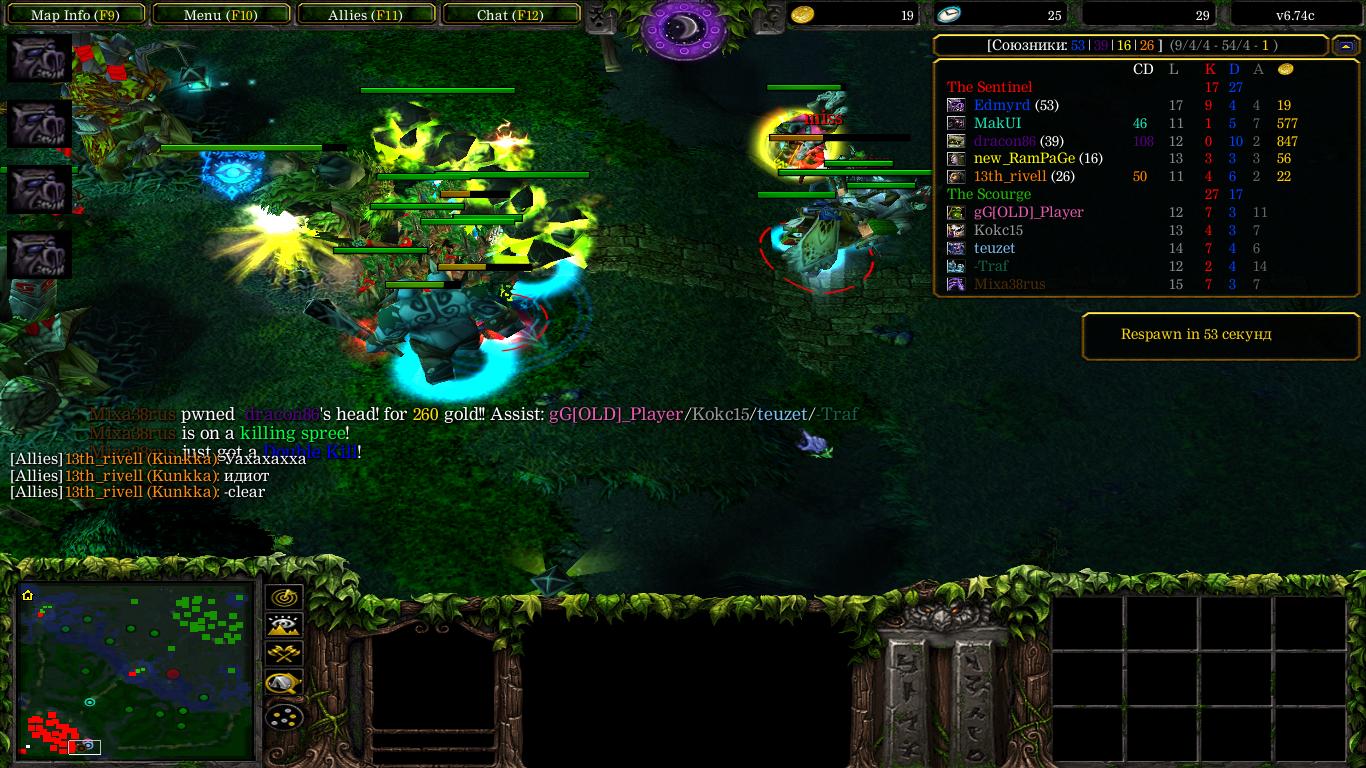Click the day/night moon clock indicator

[684, 28]
